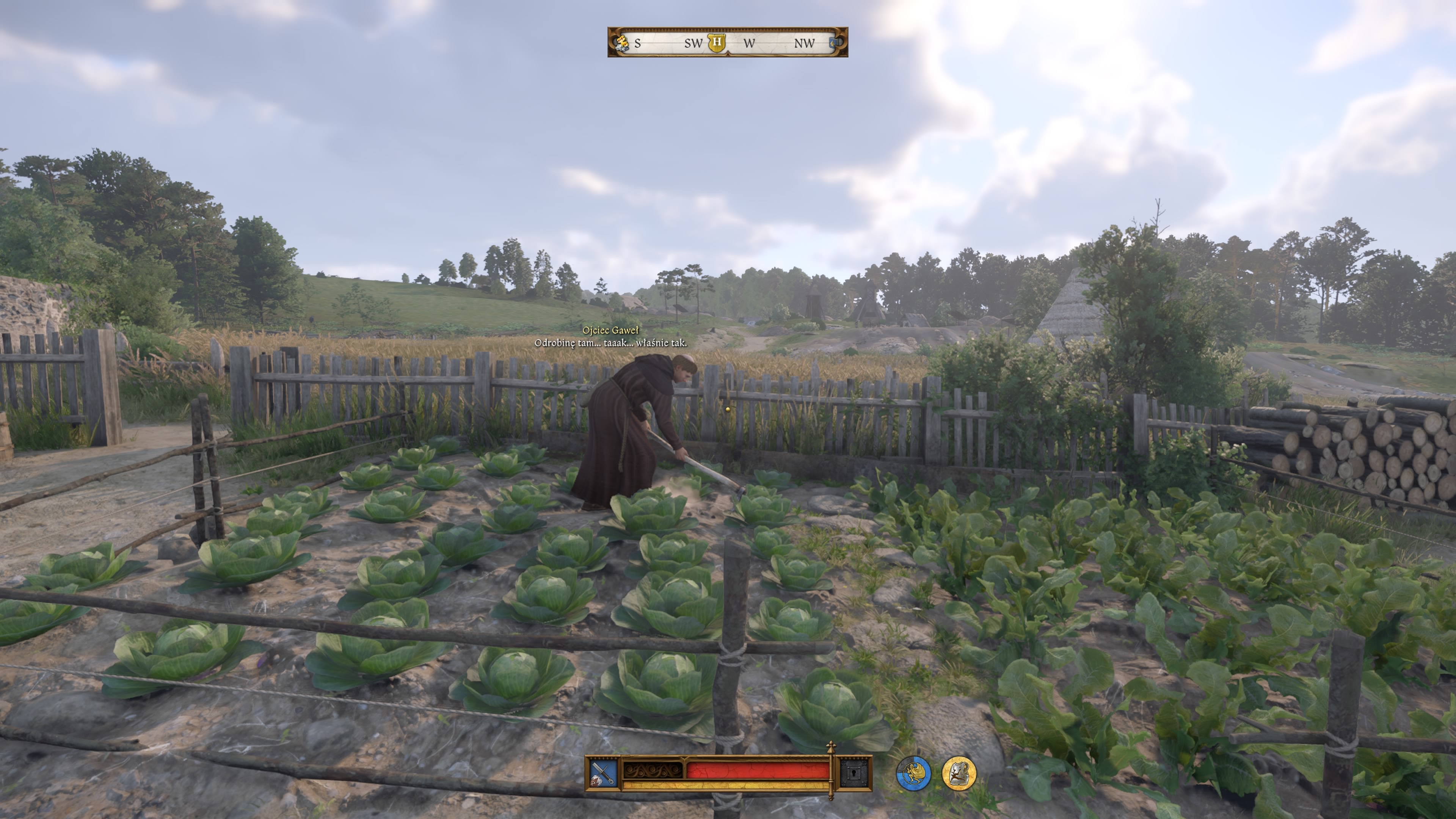Click the crown emblem at the compass left end
The width and height of the screenshot is (1456, 819).
[x=623, y=43]
